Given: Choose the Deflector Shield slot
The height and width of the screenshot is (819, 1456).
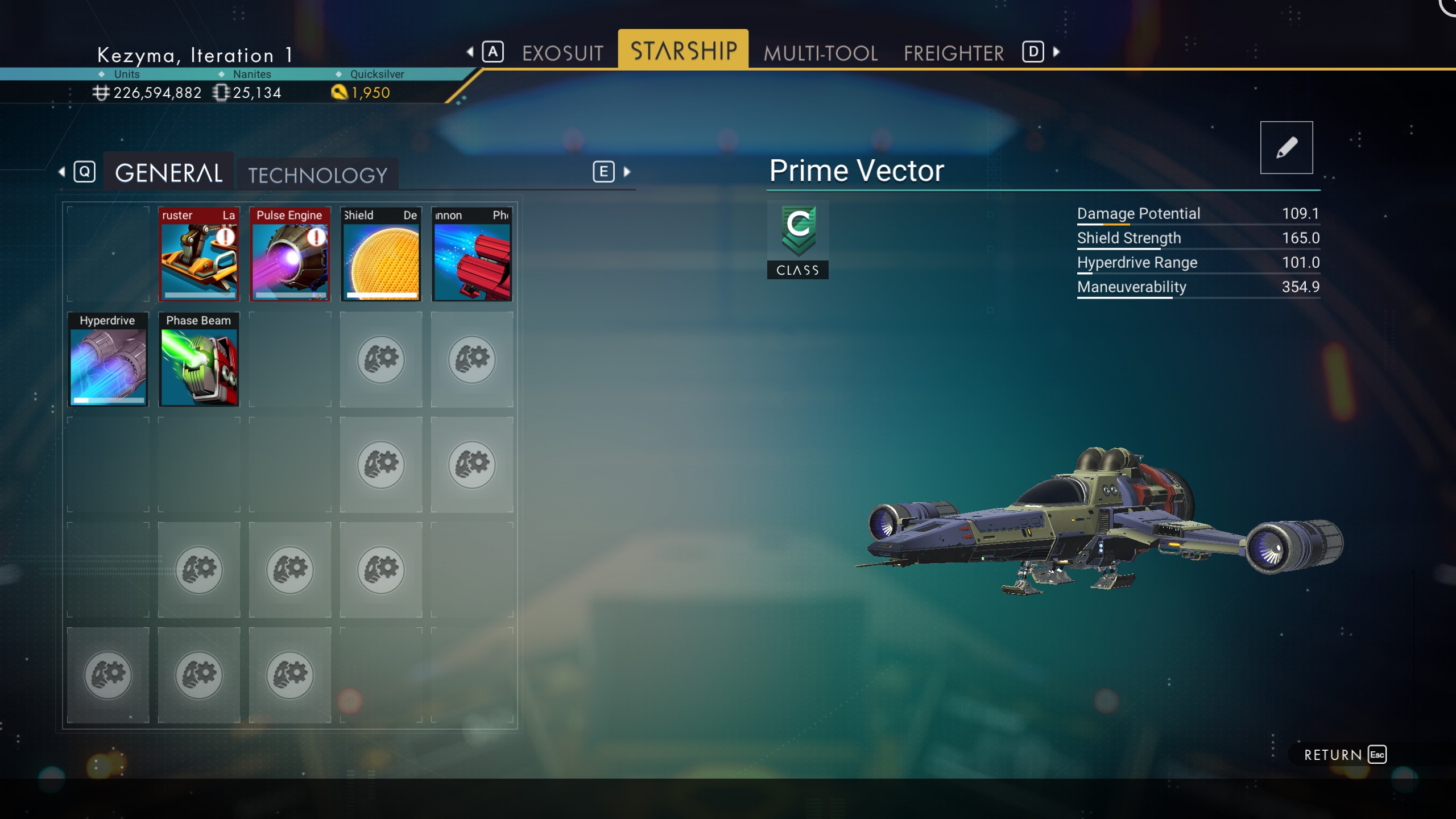Looking at the screenshot, I should pyautogui.click(x=380, y=254).
